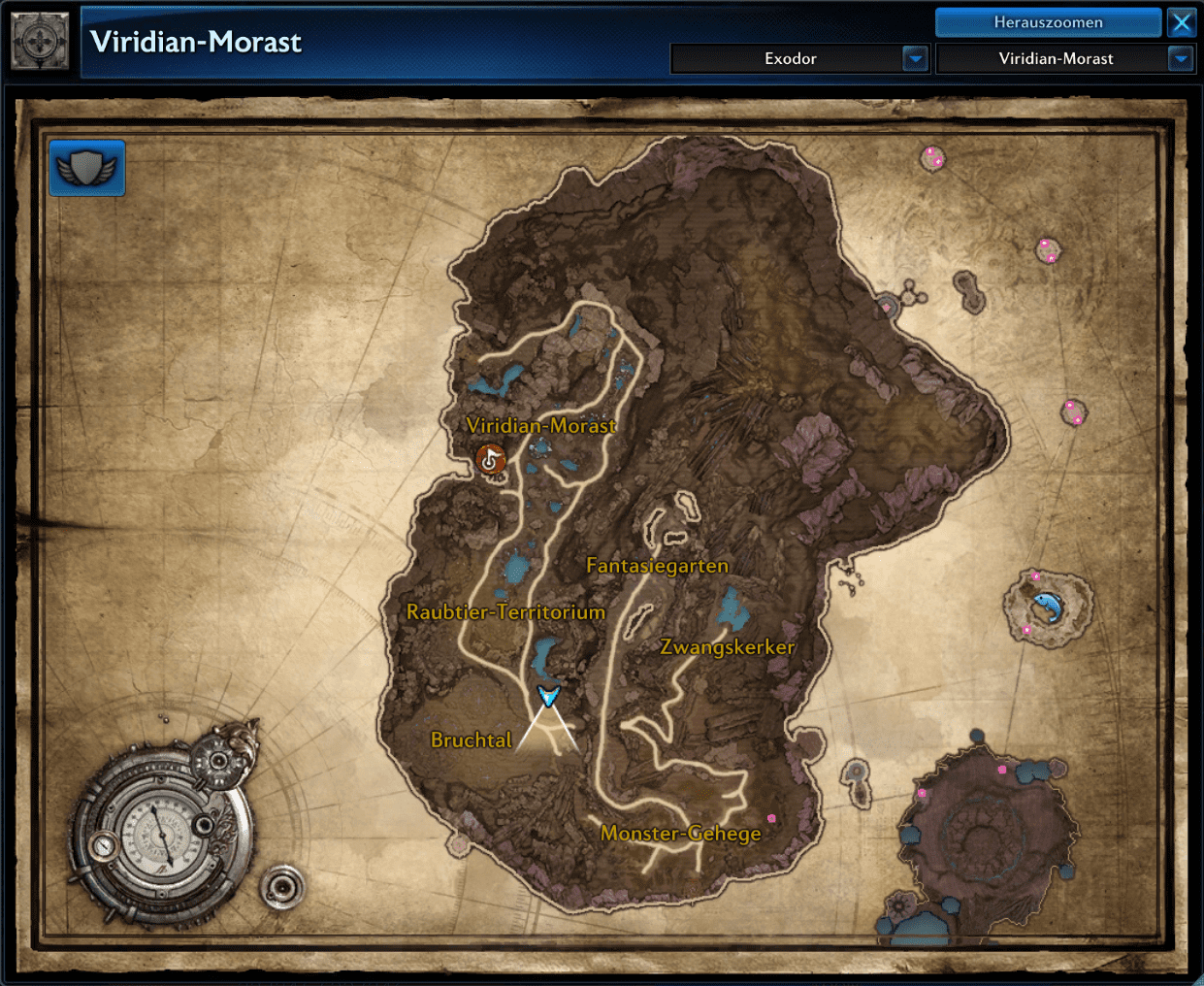Open the Viridian-Morast zone dropdown
Viewport: 1204px width, 986px height.
point(1180,59)
